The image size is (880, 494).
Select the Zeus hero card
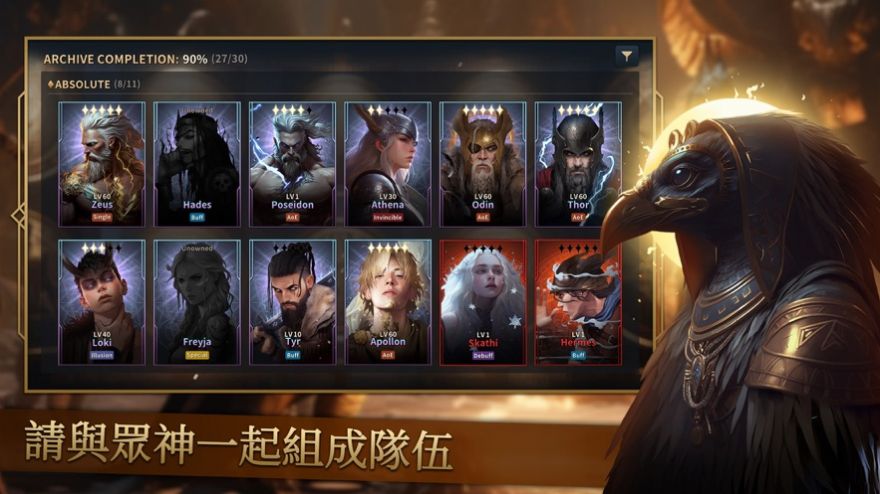coord(102,163)
